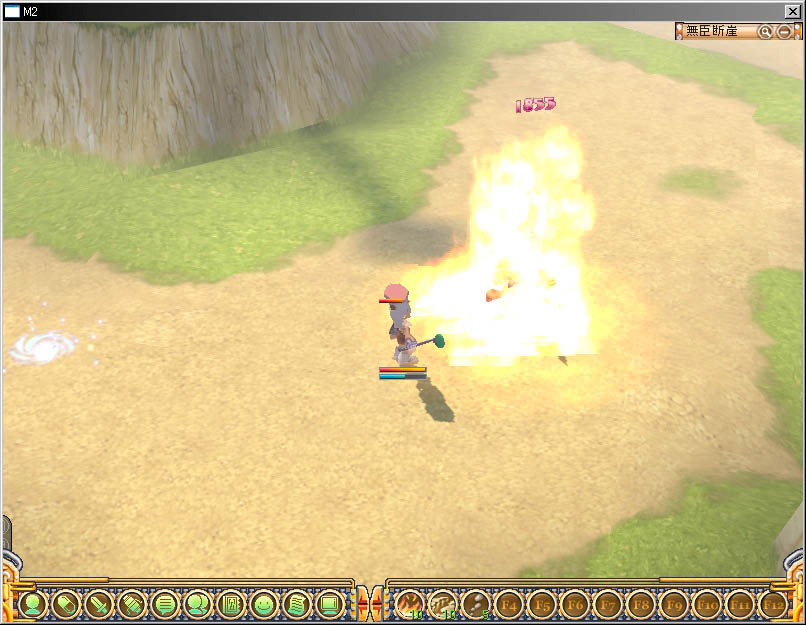Select the F8 hotkey slot

(640, 604)
